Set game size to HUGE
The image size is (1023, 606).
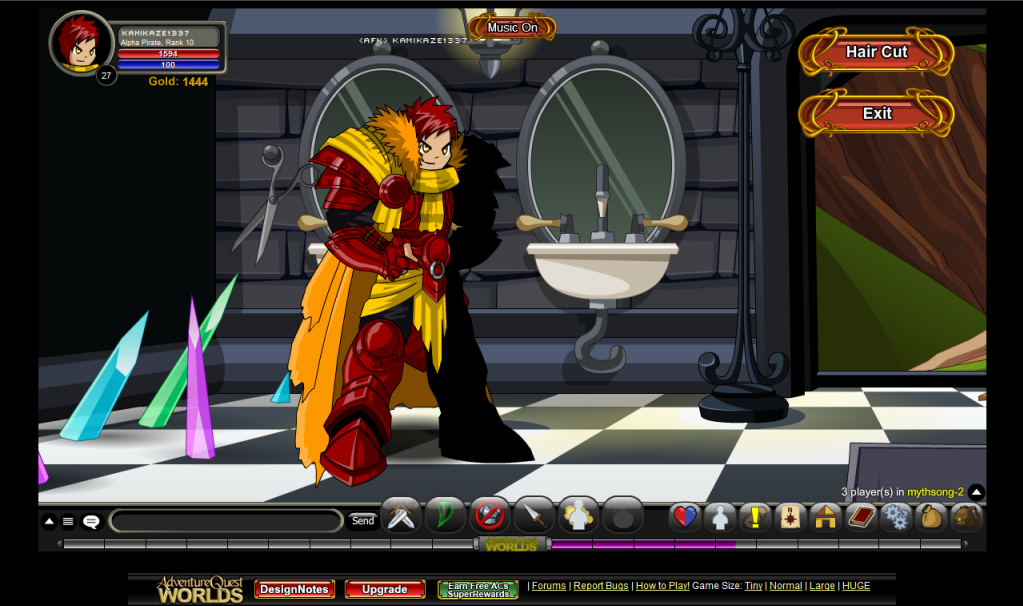(856, 586)
